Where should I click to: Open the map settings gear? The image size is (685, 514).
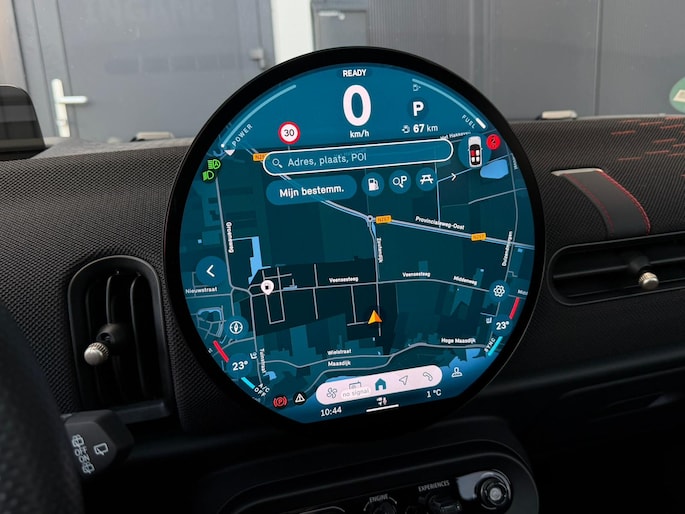point(499,291)
